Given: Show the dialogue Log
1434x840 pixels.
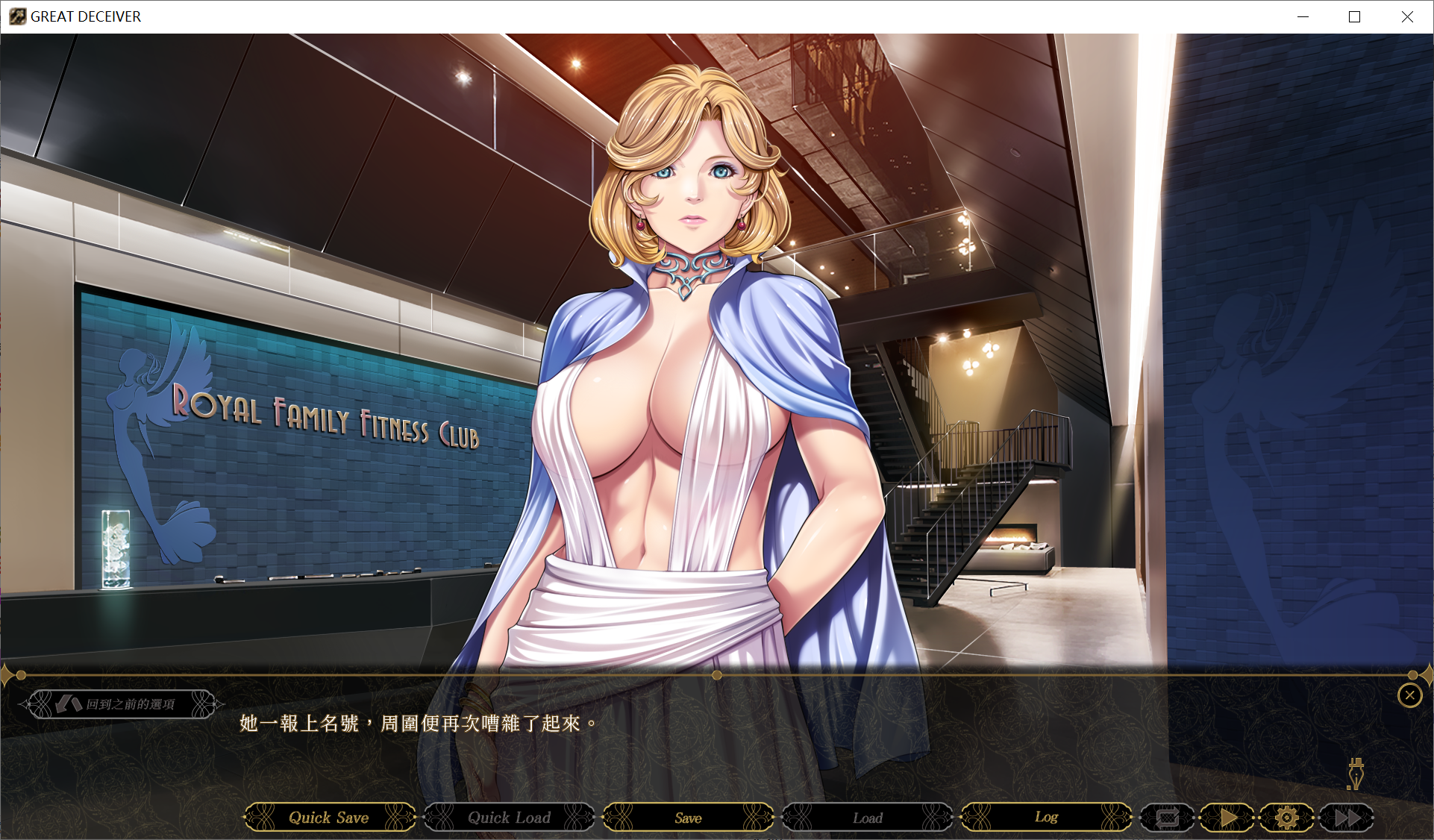Looking at the screenshot, I should (x=1046, y=818).
